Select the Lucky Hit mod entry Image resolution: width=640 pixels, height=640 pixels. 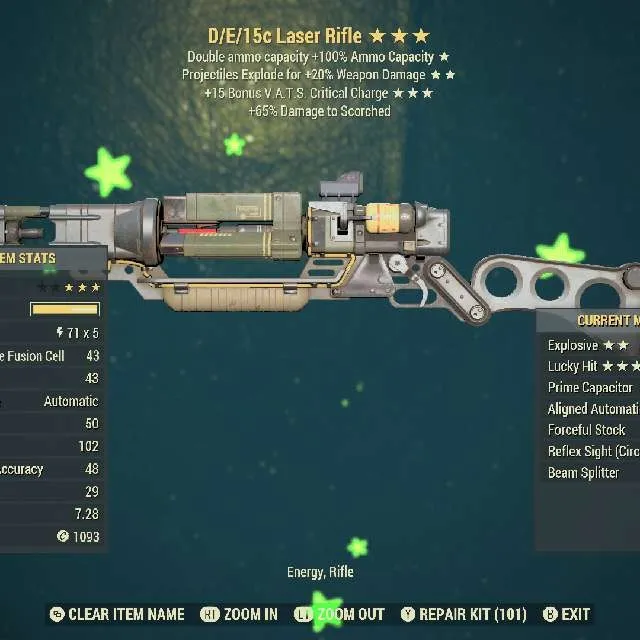coord(593,366)
